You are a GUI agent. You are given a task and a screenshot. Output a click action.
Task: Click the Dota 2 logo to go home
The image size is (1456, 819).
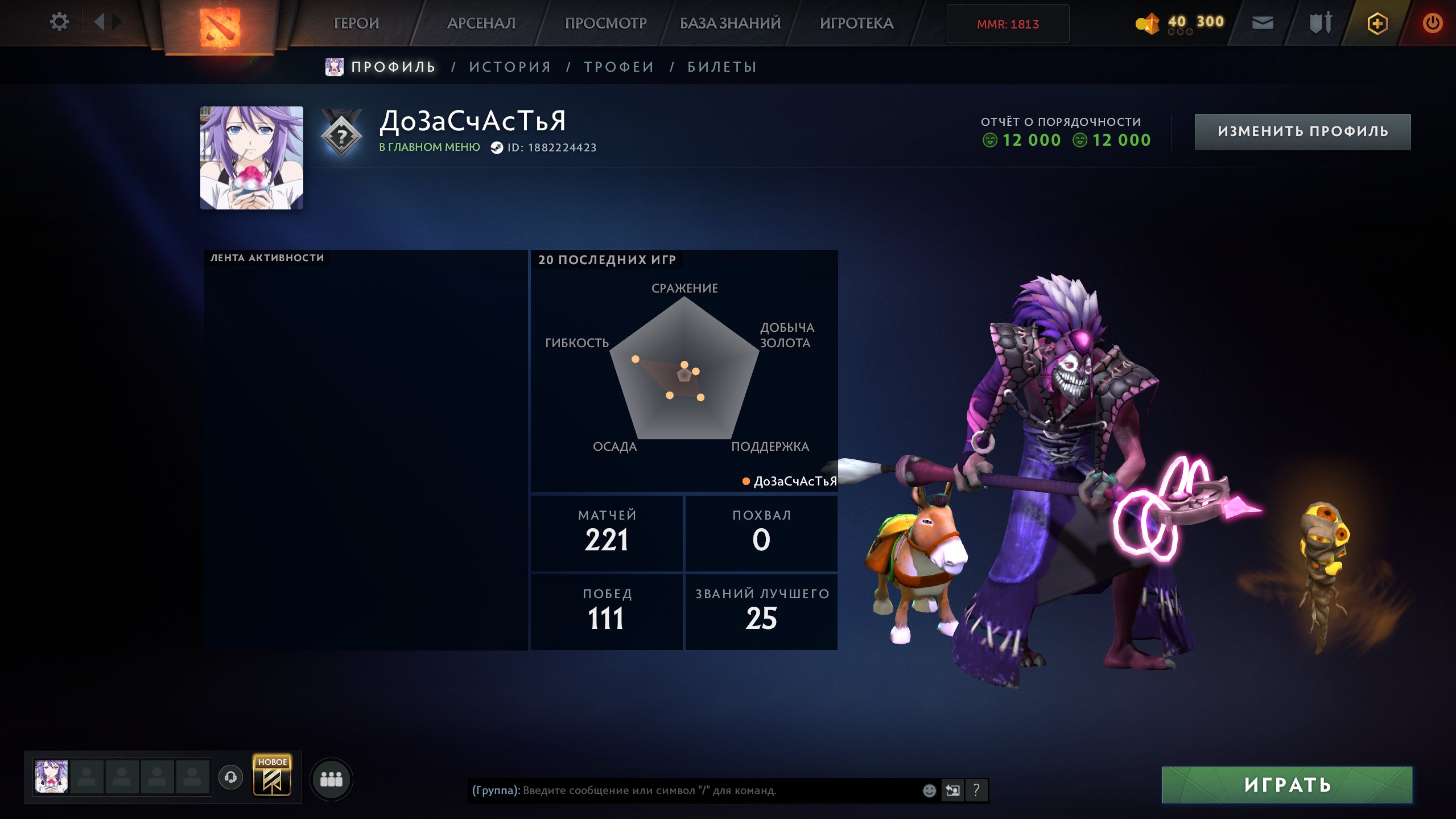pyautogui.click(x=222, y=23)
